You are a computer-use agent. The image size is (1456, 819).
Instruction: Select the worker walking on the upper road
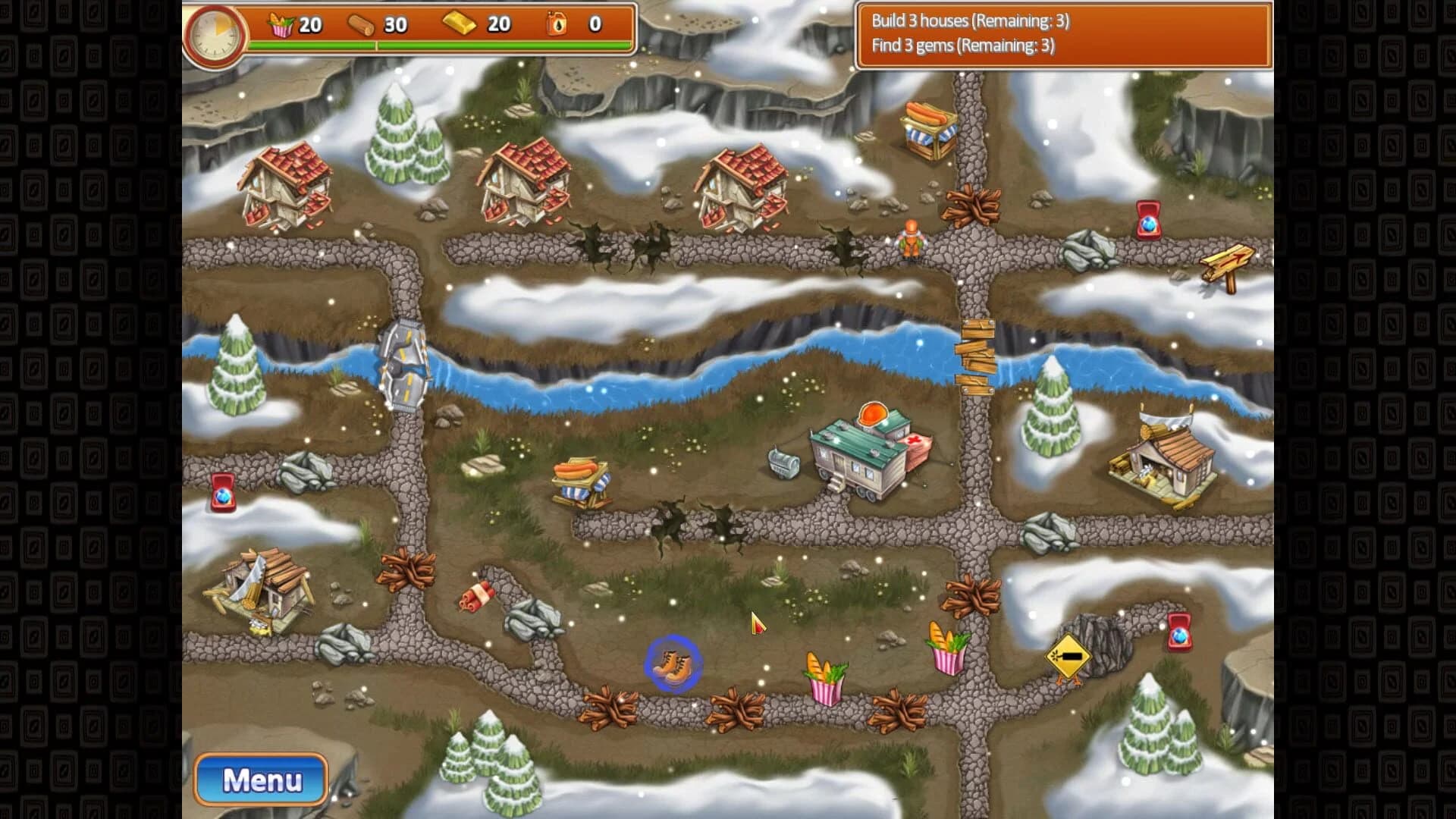pos(911,237)
